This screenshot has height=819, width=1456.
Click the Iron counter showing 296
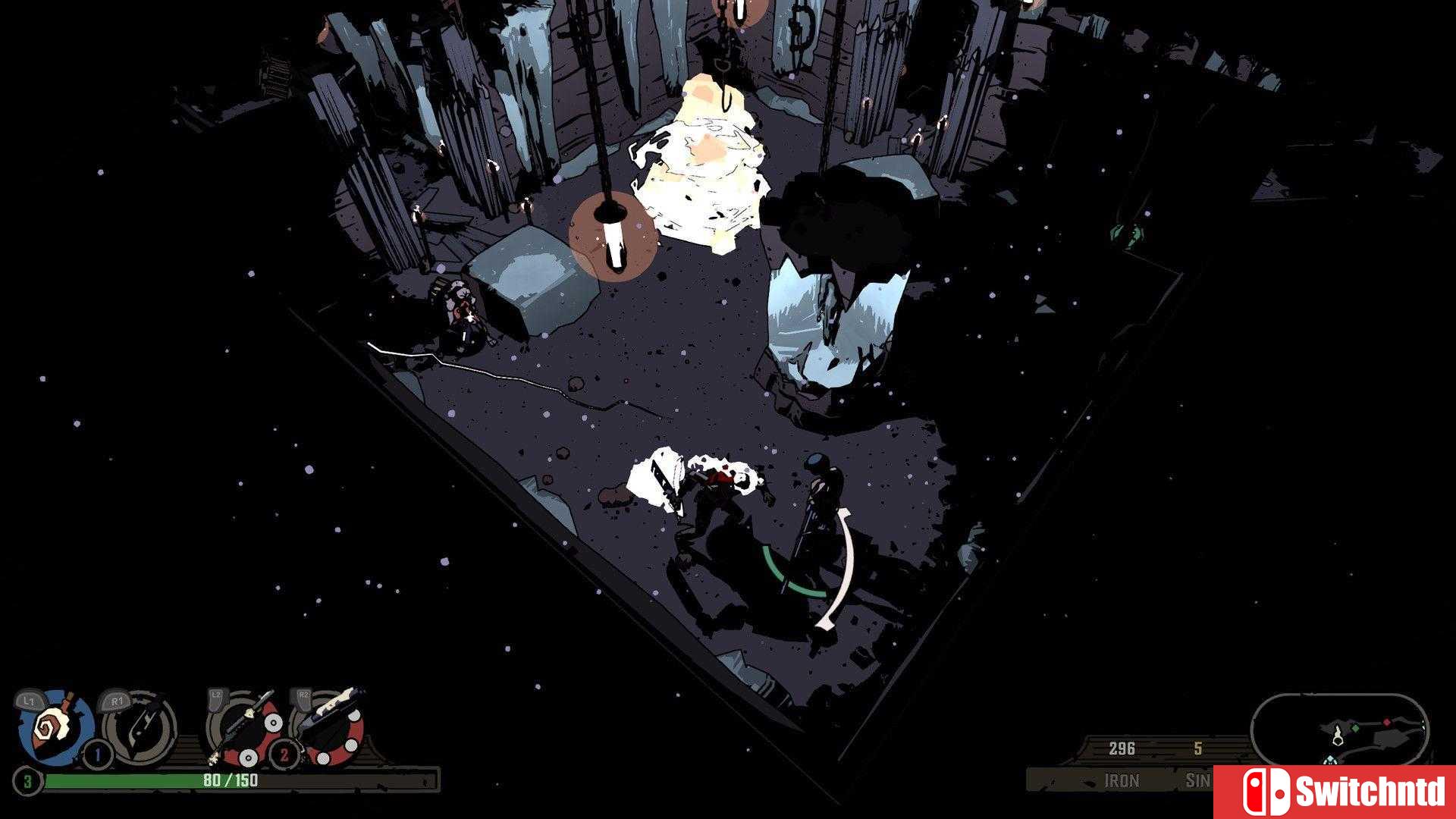click(1122, 748)
